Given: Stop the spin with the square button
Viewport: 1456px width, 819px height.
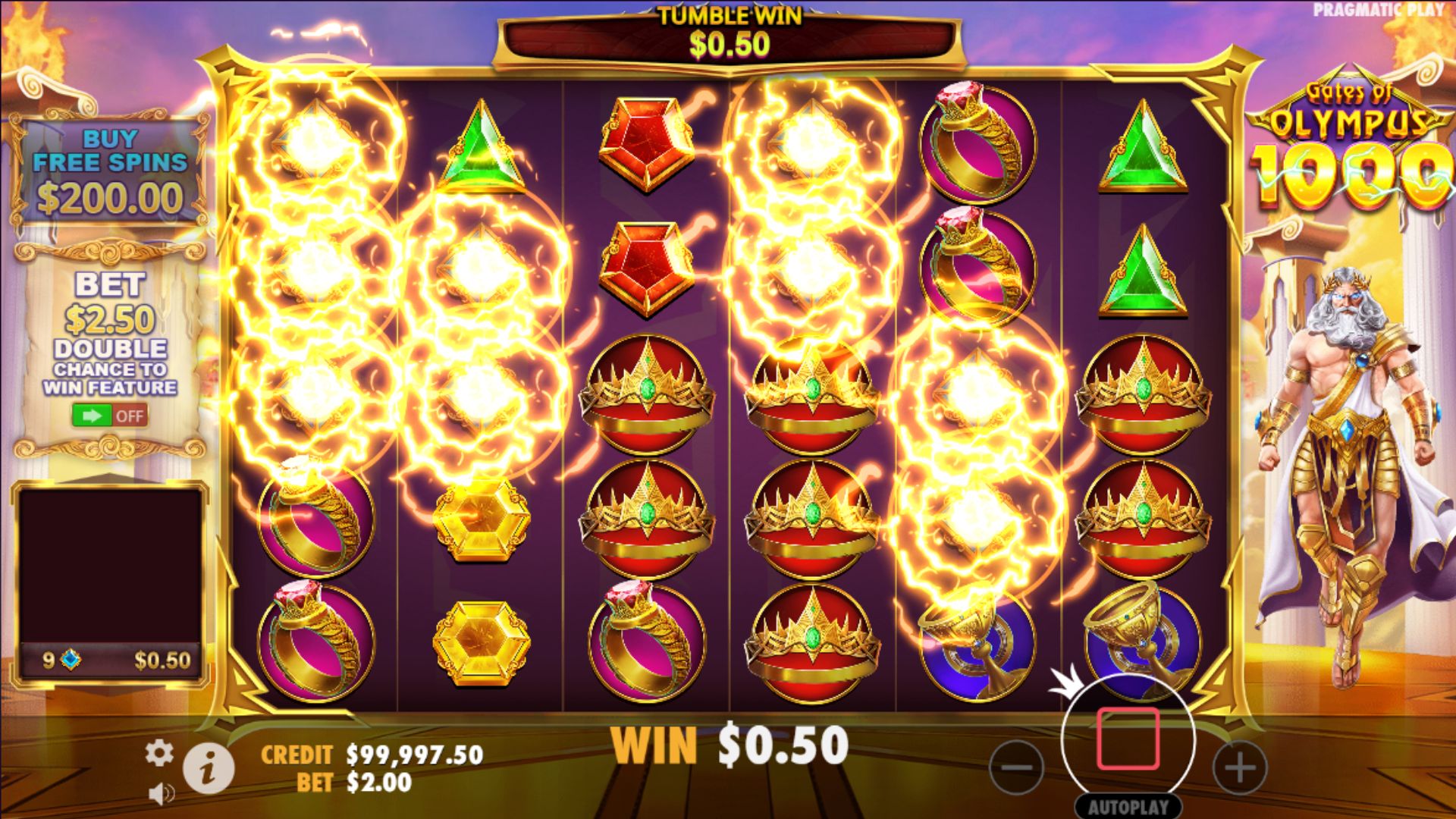Looking at the screenshot, I should pos(1128,739).
